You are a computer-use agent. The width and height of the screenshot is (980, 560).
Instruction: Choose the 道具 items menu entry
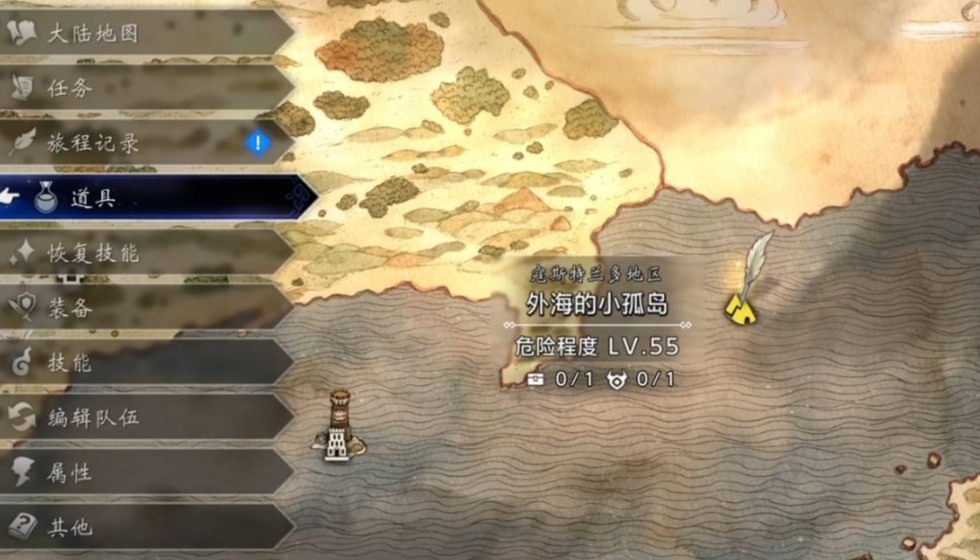tap(150, 198)
